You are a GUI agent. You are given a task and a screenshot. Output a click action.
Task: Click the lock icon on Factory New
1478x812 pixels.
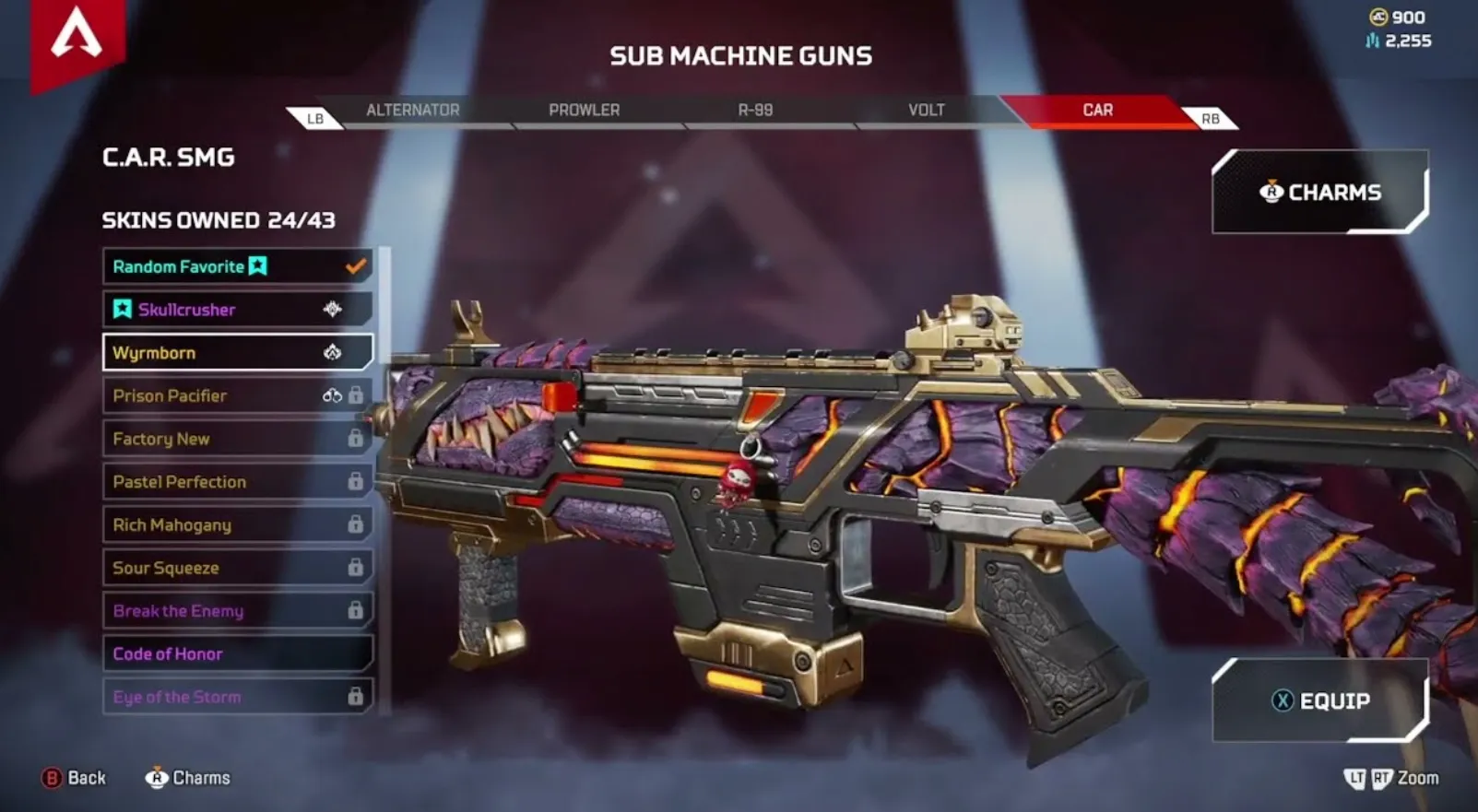point(356,439)
